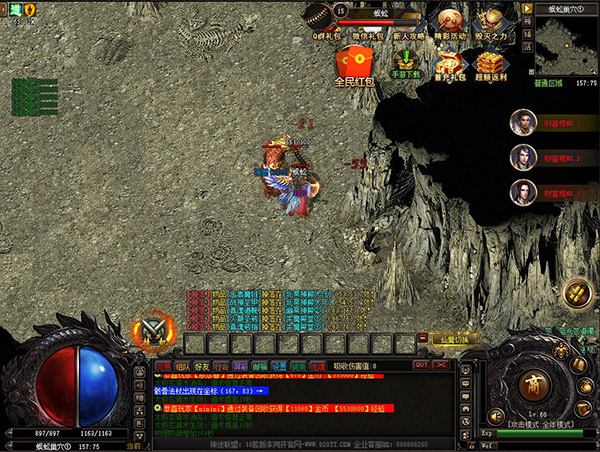Activate the crossed-swords emblem button
Screen dimensions: 600x452
[x=152, y=328]
